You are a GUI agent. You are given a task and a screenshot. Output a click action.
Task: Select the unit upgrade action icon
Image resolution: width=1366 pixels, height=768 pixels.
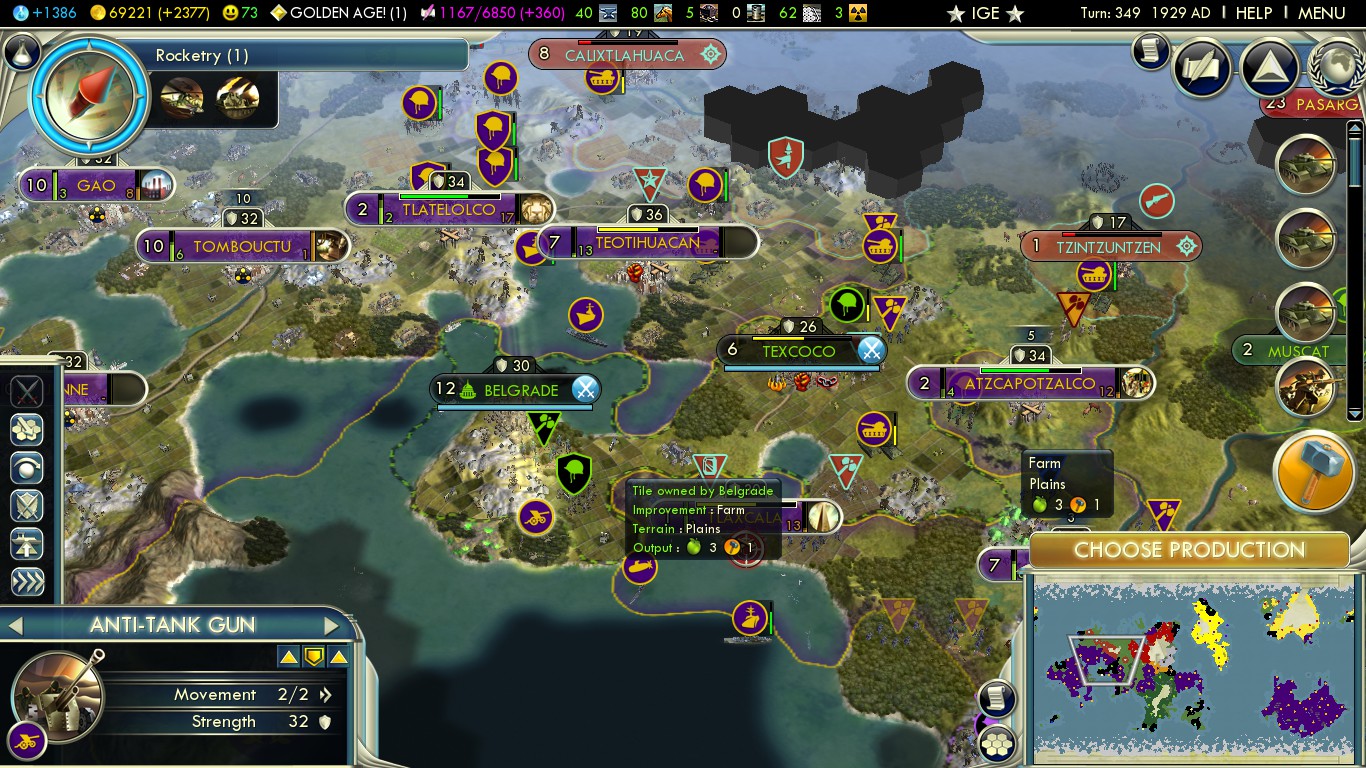26,541
